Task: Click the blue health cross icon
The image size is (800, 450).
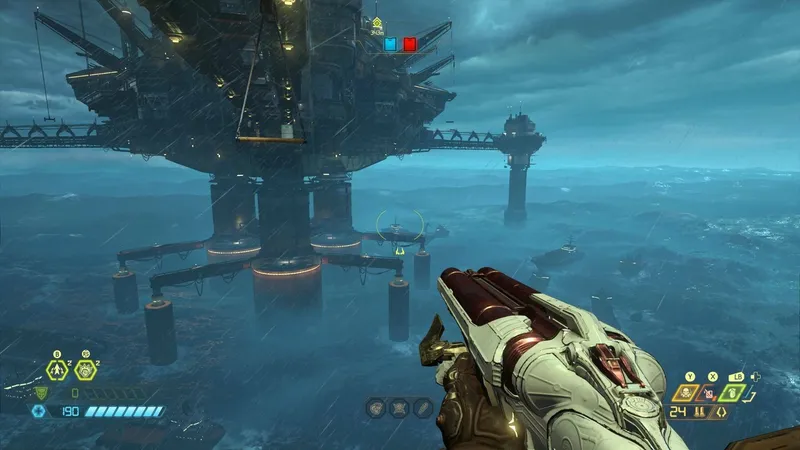Action: (38, 411)
